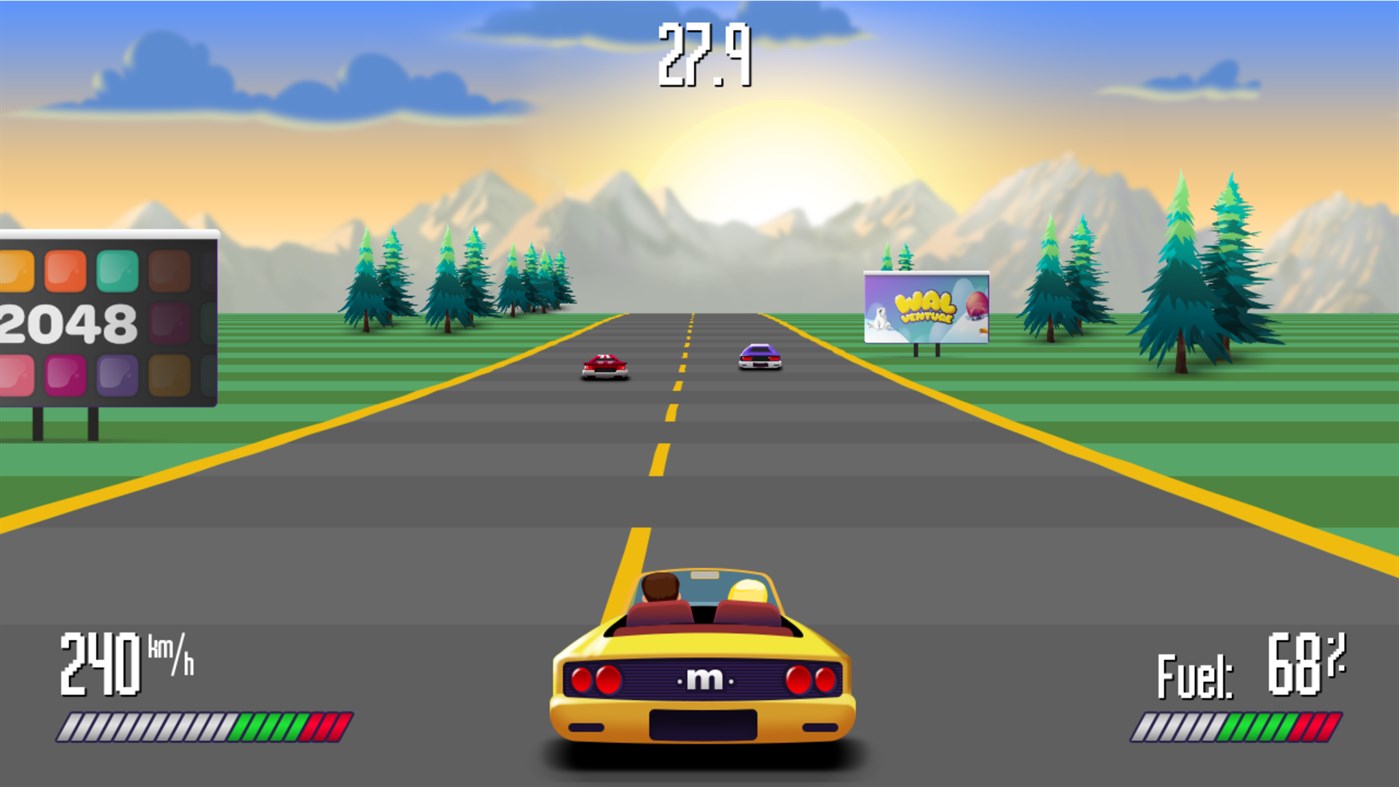The height and width of the screenshot is (787, 1399).
Task: Click the left red taillight of the car
Action: 595,678
